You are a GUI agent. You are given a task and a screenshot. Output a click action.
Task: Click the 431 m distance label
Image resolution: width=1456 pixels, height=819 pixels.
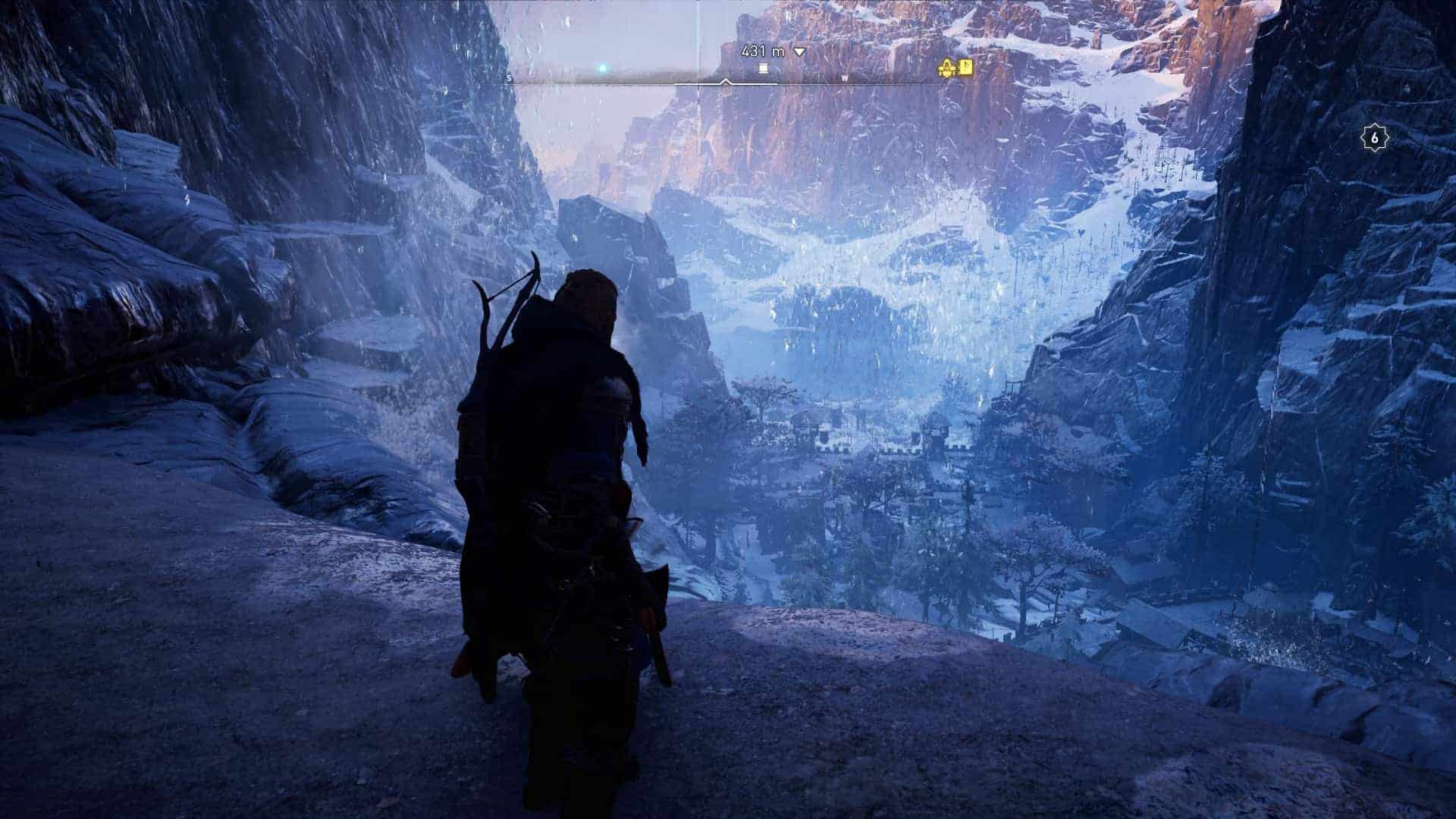761,52
